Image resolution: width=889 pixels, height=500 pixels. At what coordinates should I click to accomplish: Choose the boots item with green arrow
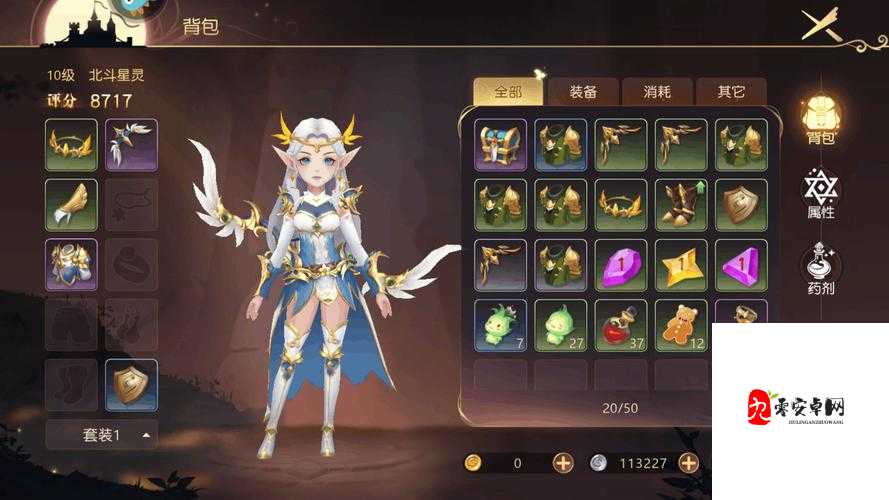click(x=680, y=205)
